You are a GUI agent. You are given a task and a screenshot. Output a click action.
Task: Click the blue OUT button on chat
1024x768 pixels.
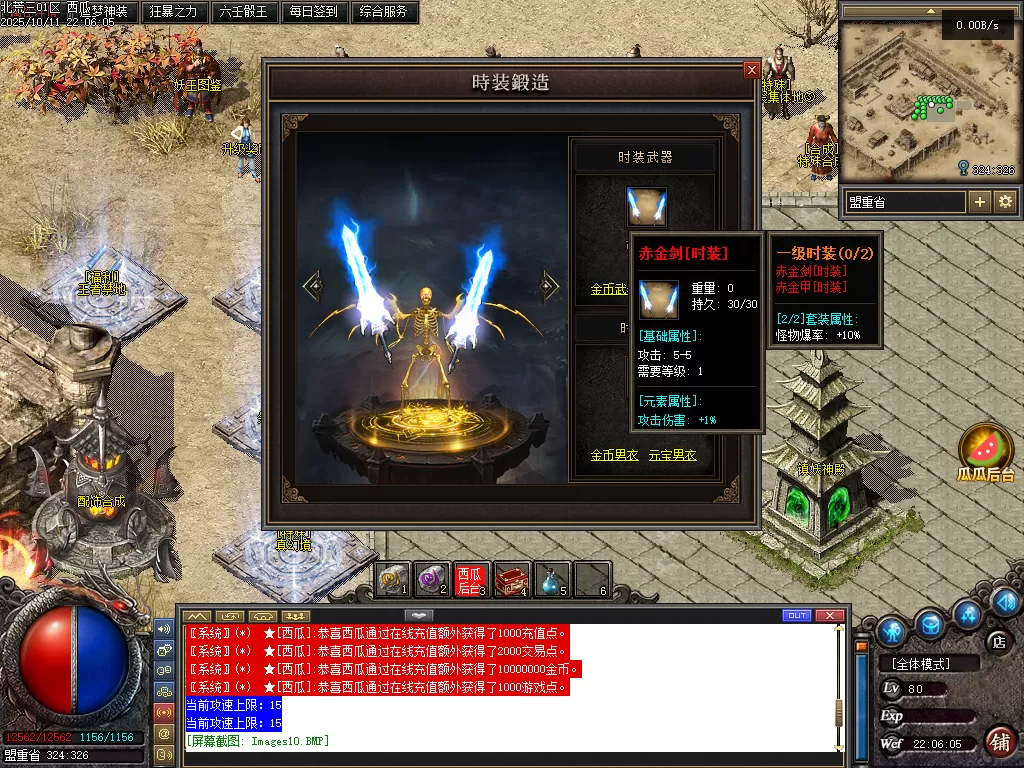click(797, 615)
